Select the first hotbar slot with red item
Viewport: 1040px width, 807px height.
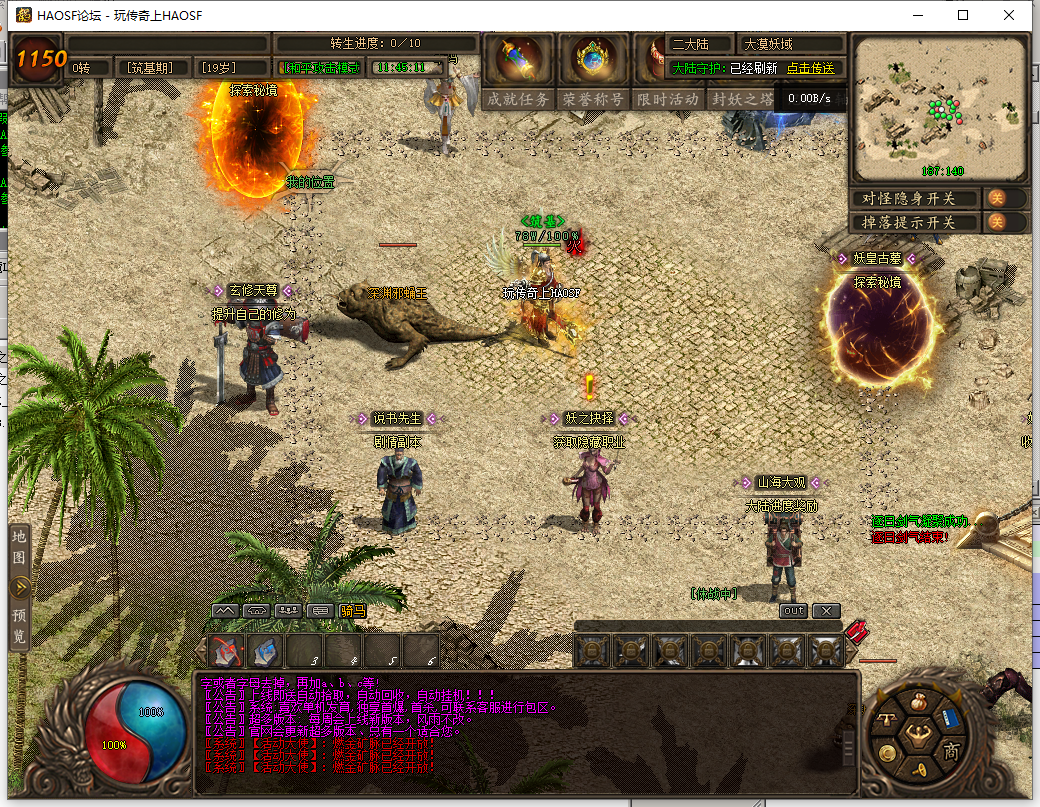click(227, 651)
